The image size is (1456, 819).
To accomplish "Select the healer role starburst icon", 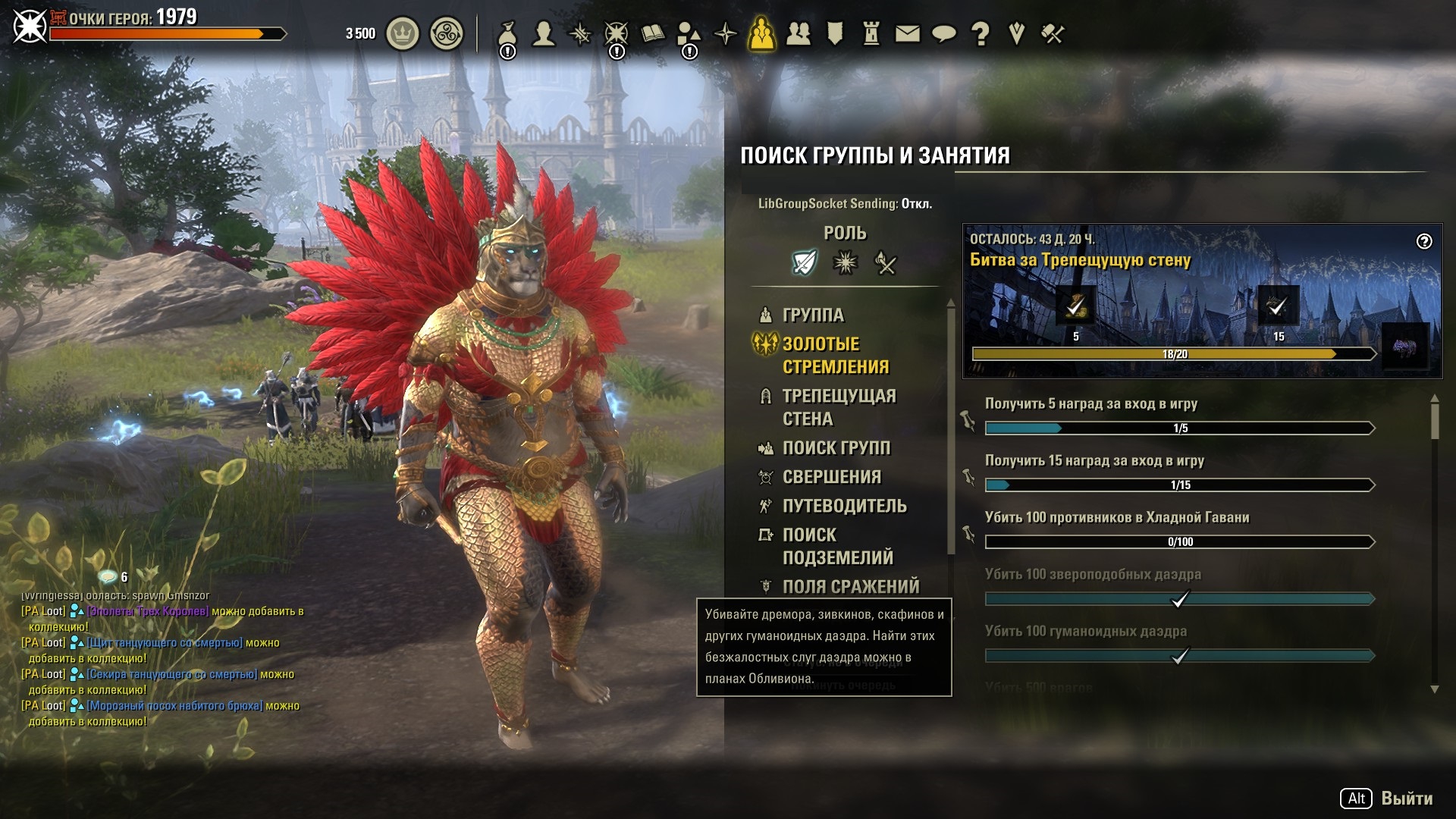I will (845, 263).
